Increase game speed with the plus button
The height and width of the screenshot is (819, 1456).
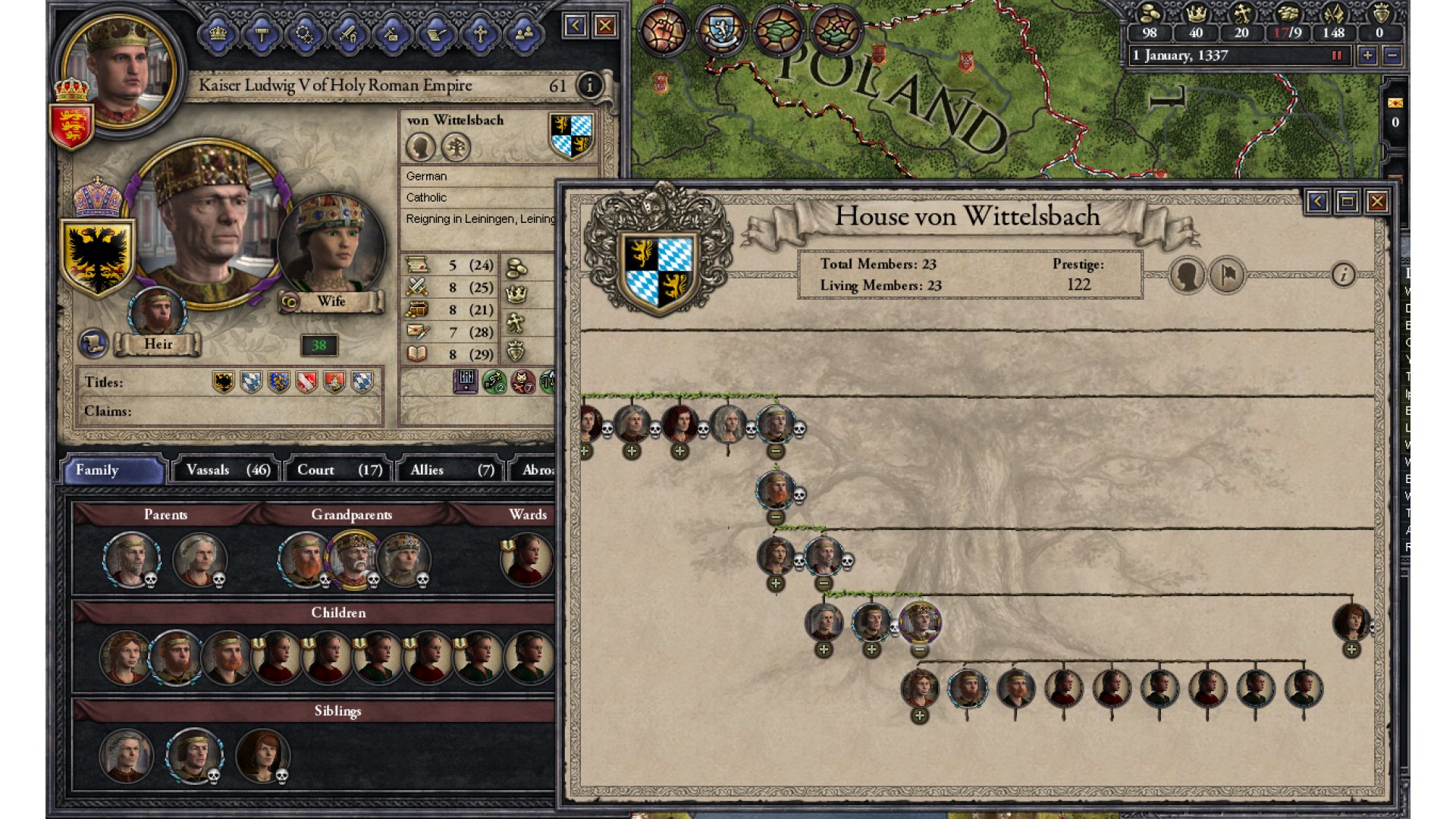(1367, 55)
